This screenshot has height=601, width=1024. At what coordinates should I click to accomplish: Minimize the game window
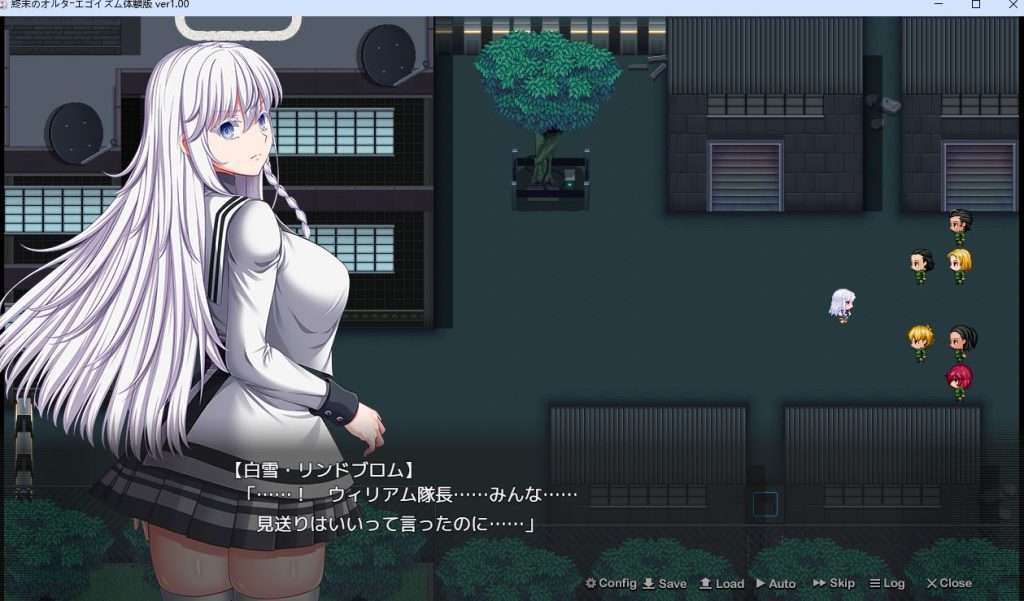tap(939, 5)
